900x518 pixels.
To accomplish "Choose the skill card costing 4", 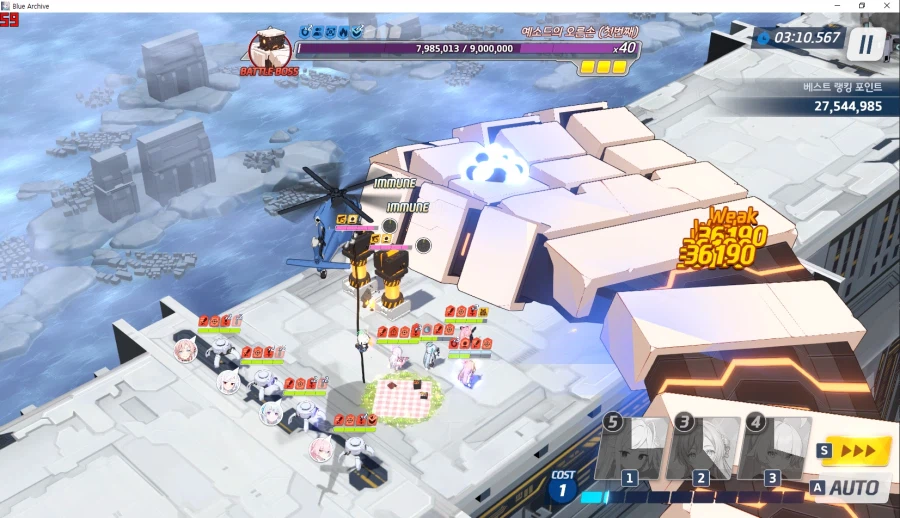I will pyautogui.click(x=773, y=448).
